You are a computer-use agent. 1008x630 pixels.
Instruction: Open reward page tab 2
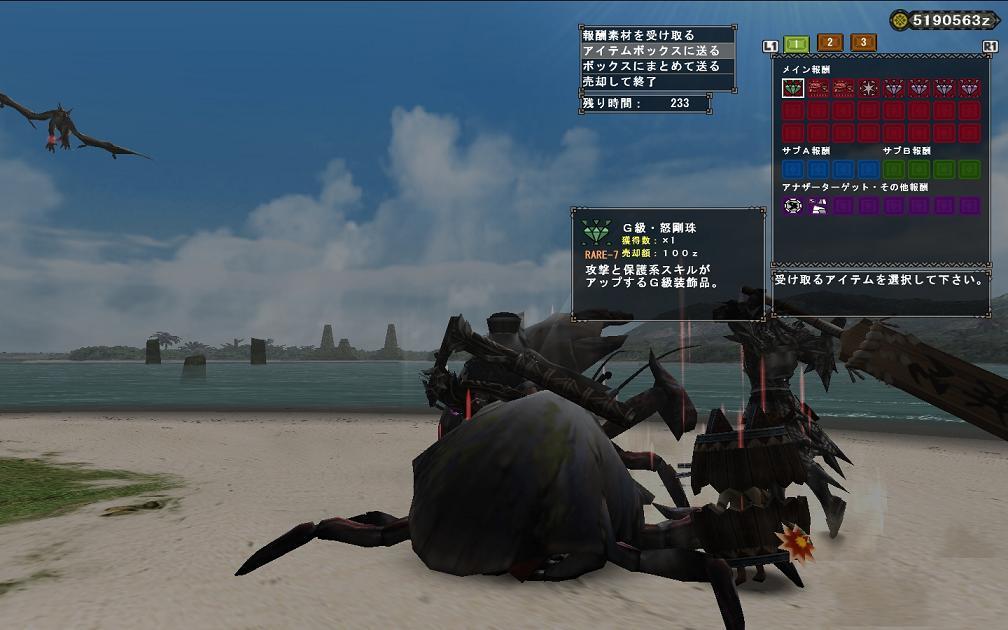pos(830,43)
